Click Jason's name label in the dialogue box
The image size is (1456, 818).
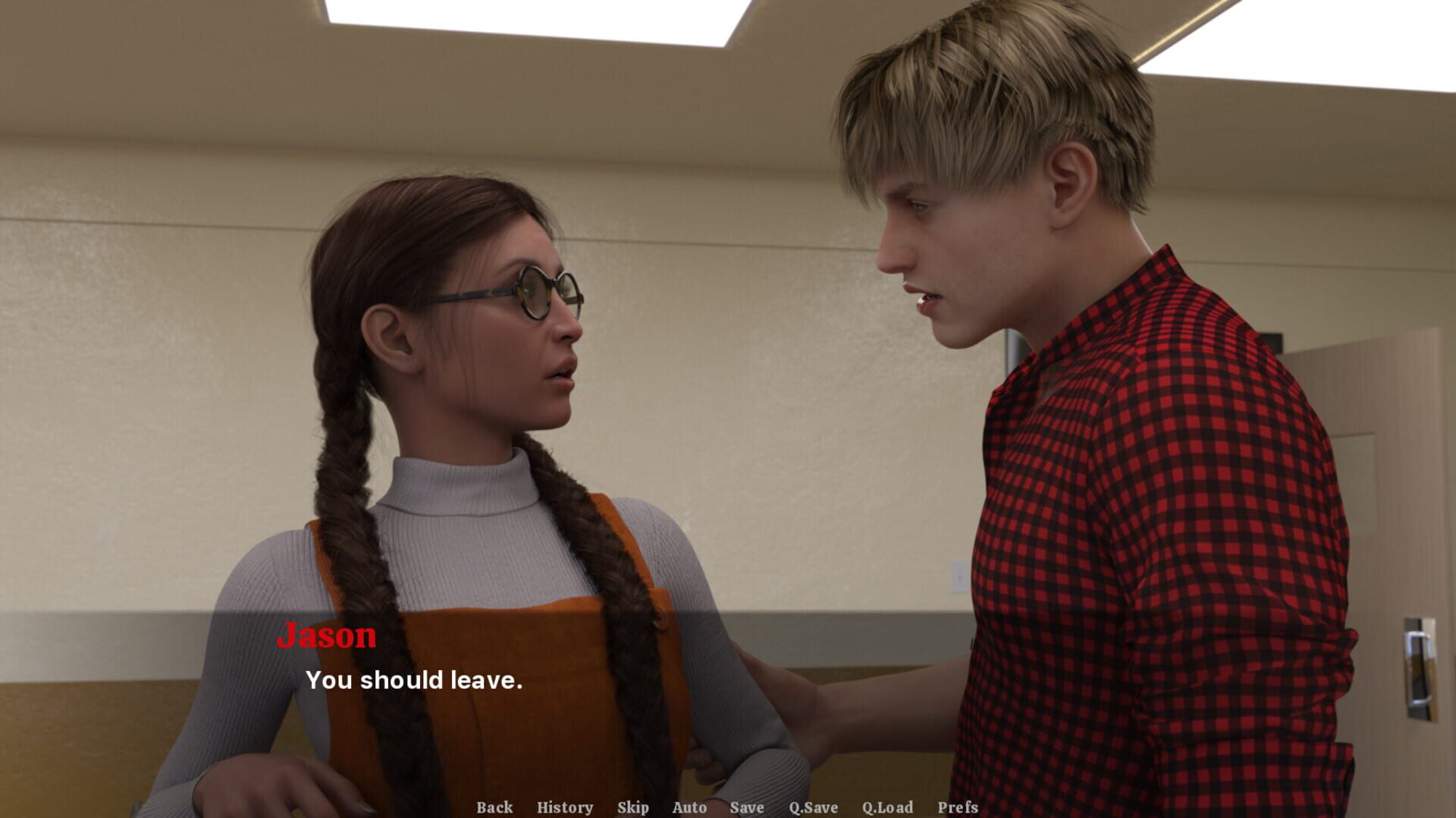[328, 637]
